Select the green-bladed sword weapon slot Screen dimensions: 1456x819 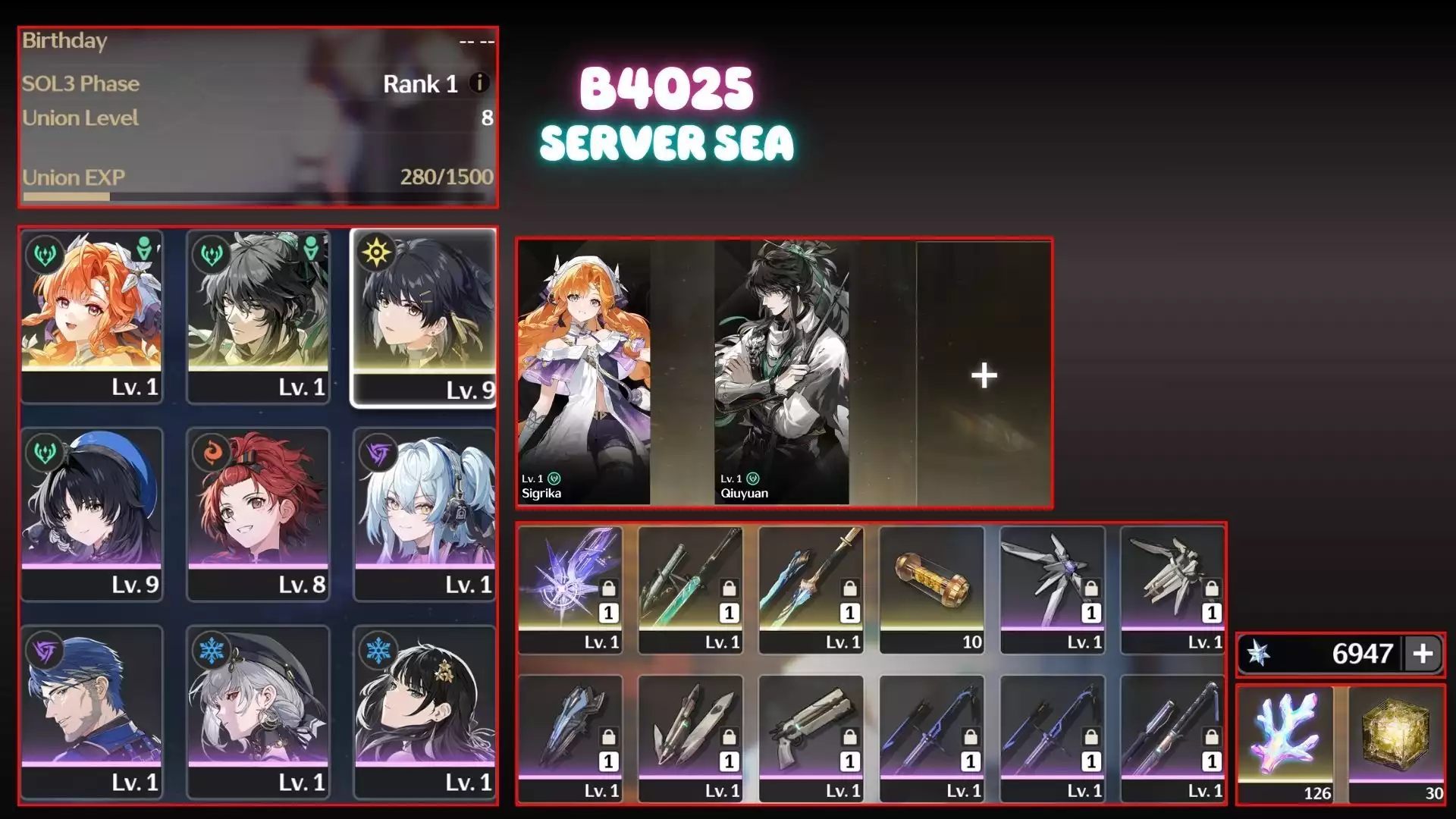pos(690,589)
